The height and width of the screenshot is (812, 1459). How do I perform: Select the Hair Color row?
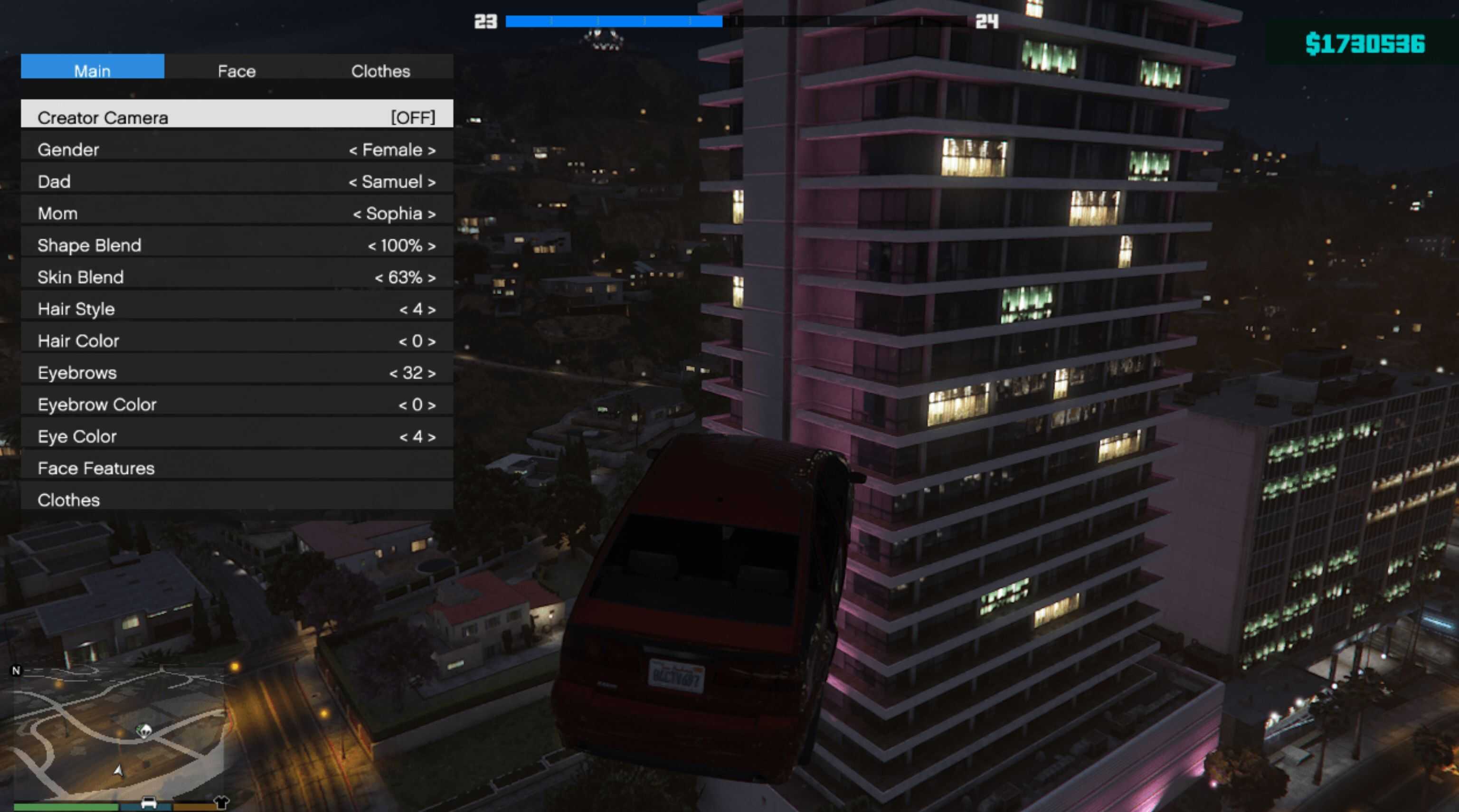click(x=237, y=340)
